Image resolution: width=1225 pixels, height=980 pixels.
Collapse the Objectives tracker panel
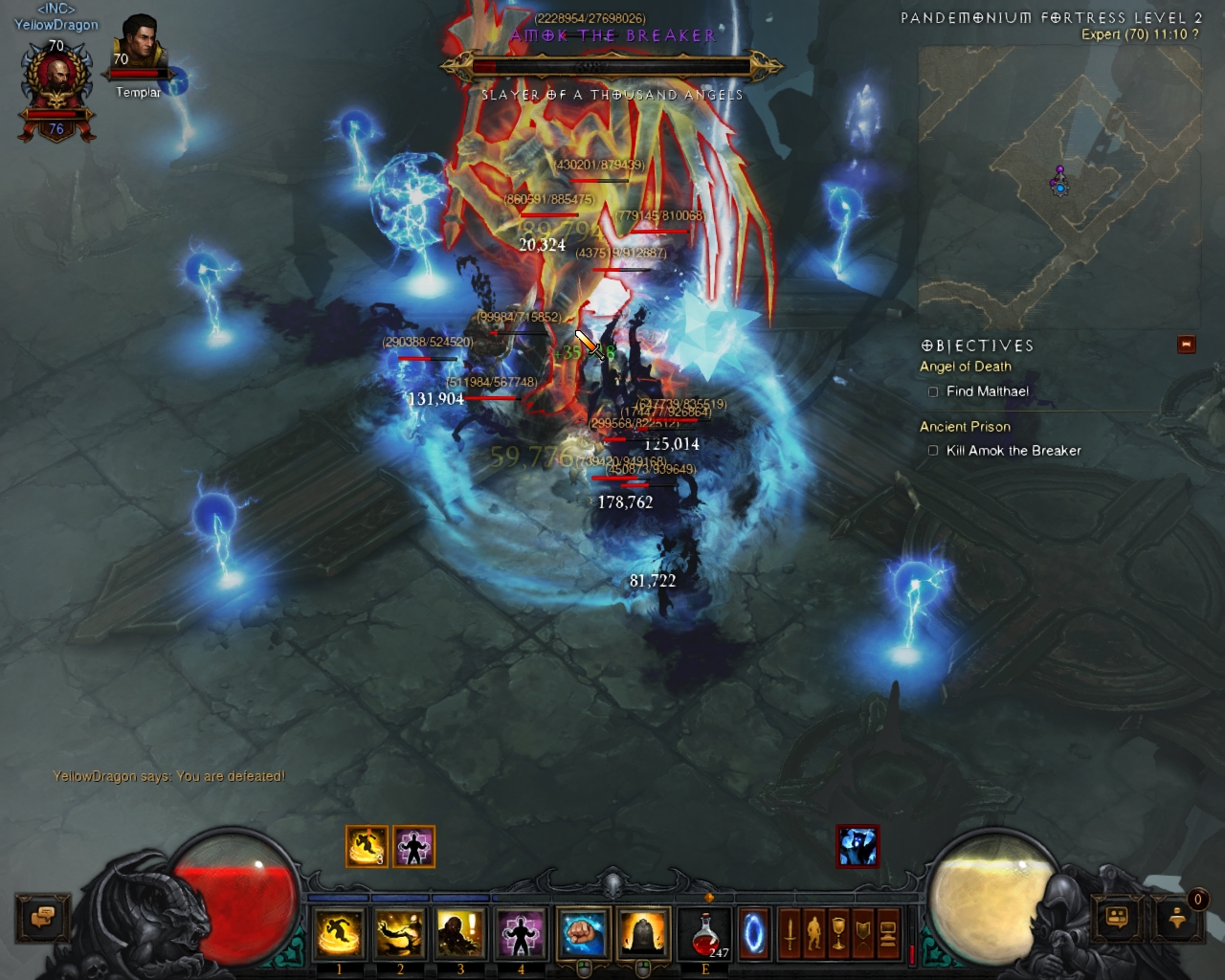[1187, 345]
